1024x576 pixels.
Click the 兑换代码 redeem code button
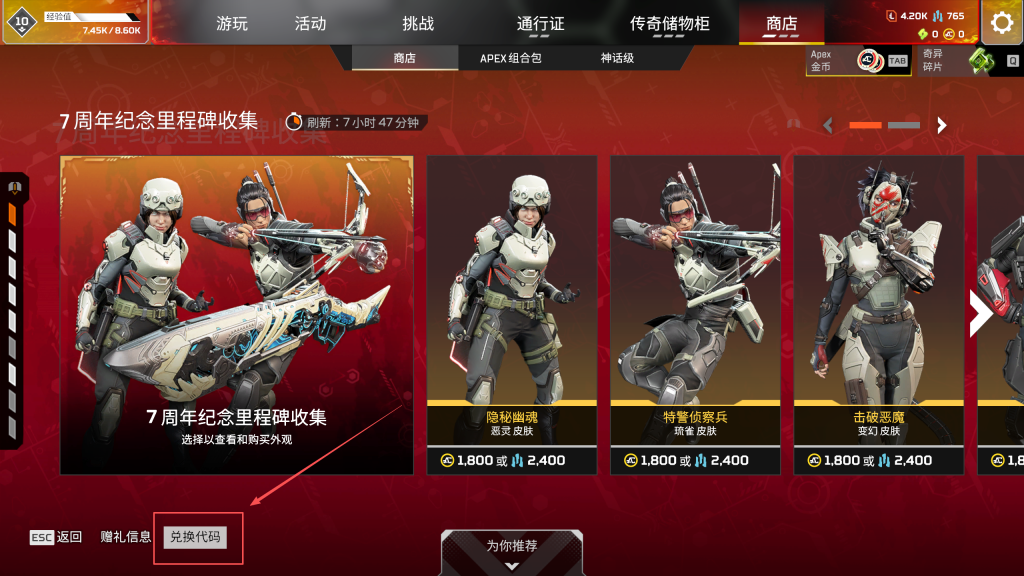[196, 537]
